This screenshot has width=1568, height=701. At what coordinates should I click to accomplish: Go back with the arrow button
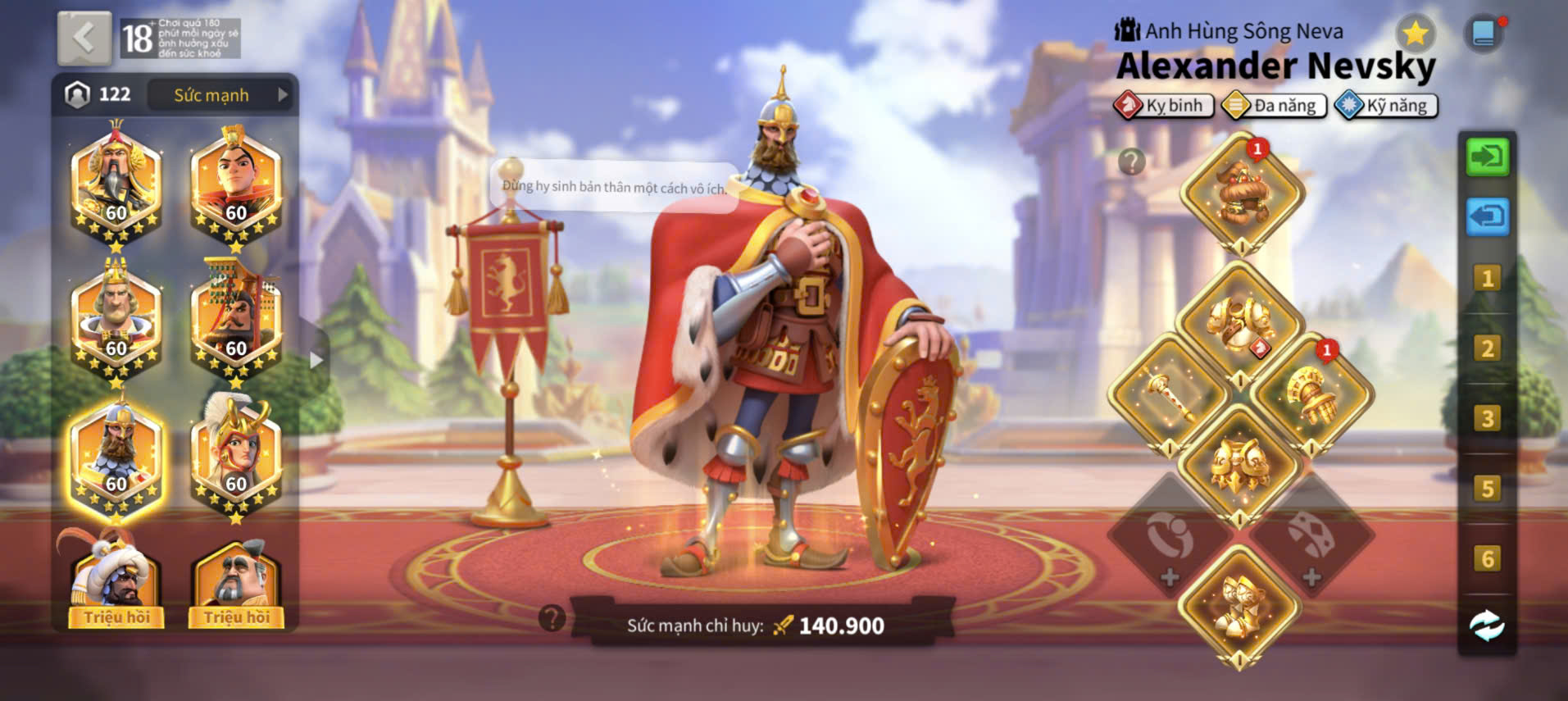coord(84,38)
